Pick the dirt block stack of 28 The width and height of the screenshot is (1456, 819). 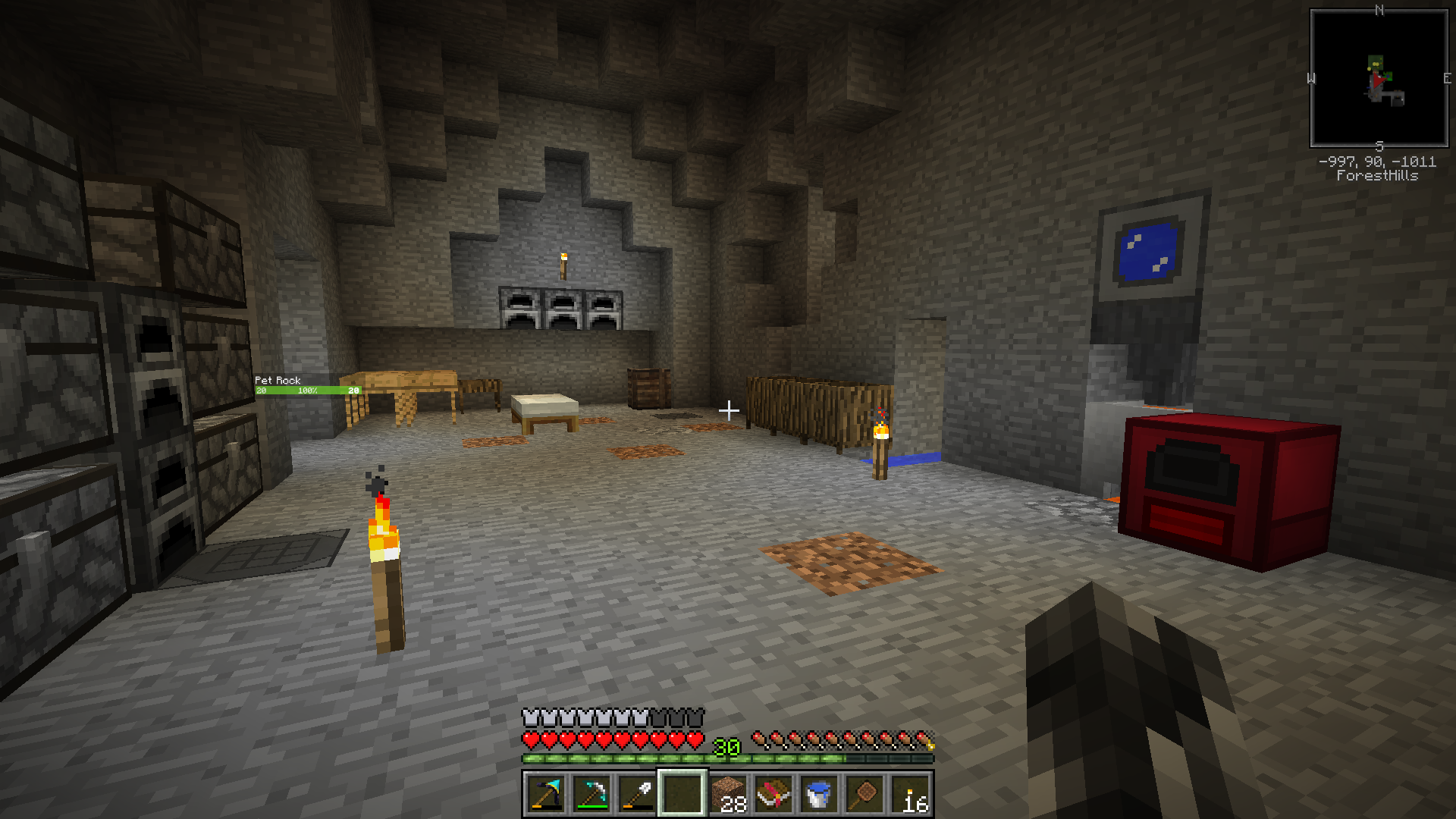pyautogui.click(x=728, y=794)
